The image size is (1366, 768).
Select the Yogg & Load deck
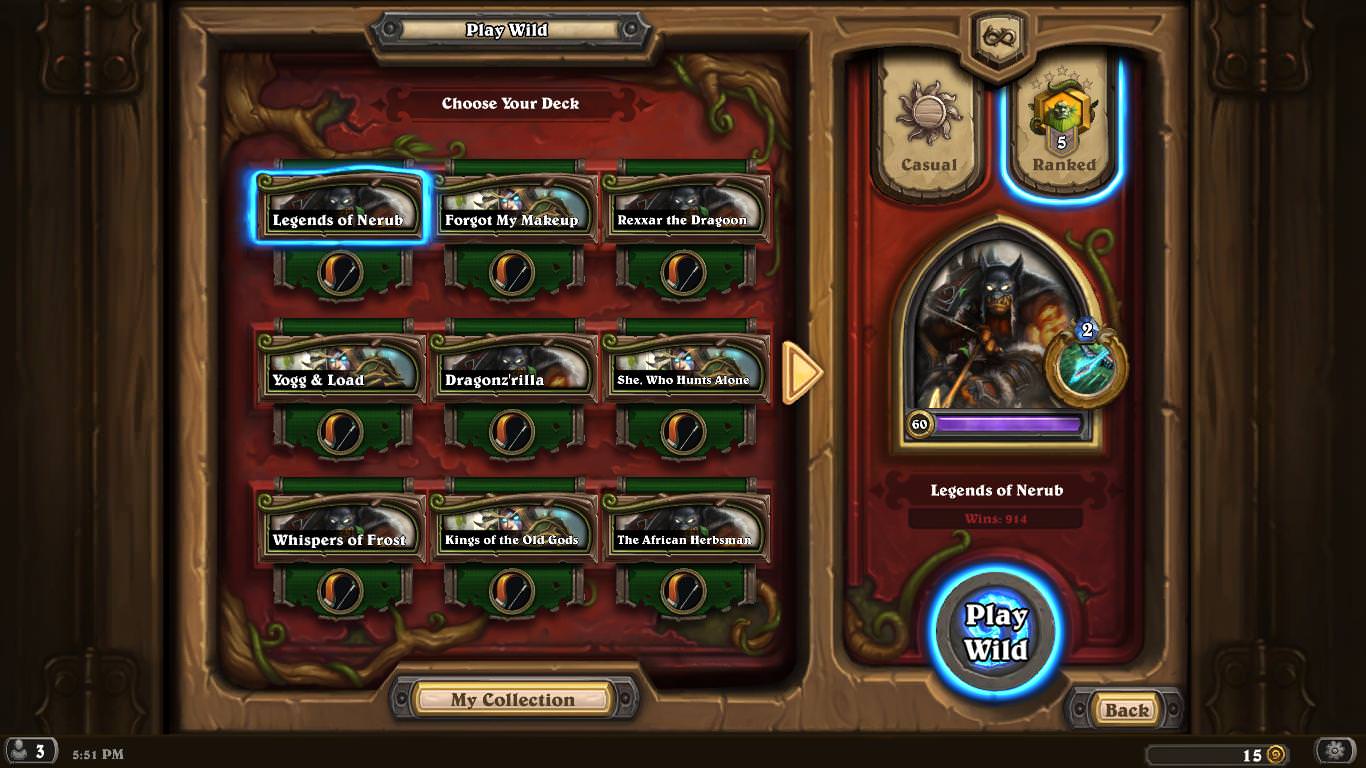point(340,367)
